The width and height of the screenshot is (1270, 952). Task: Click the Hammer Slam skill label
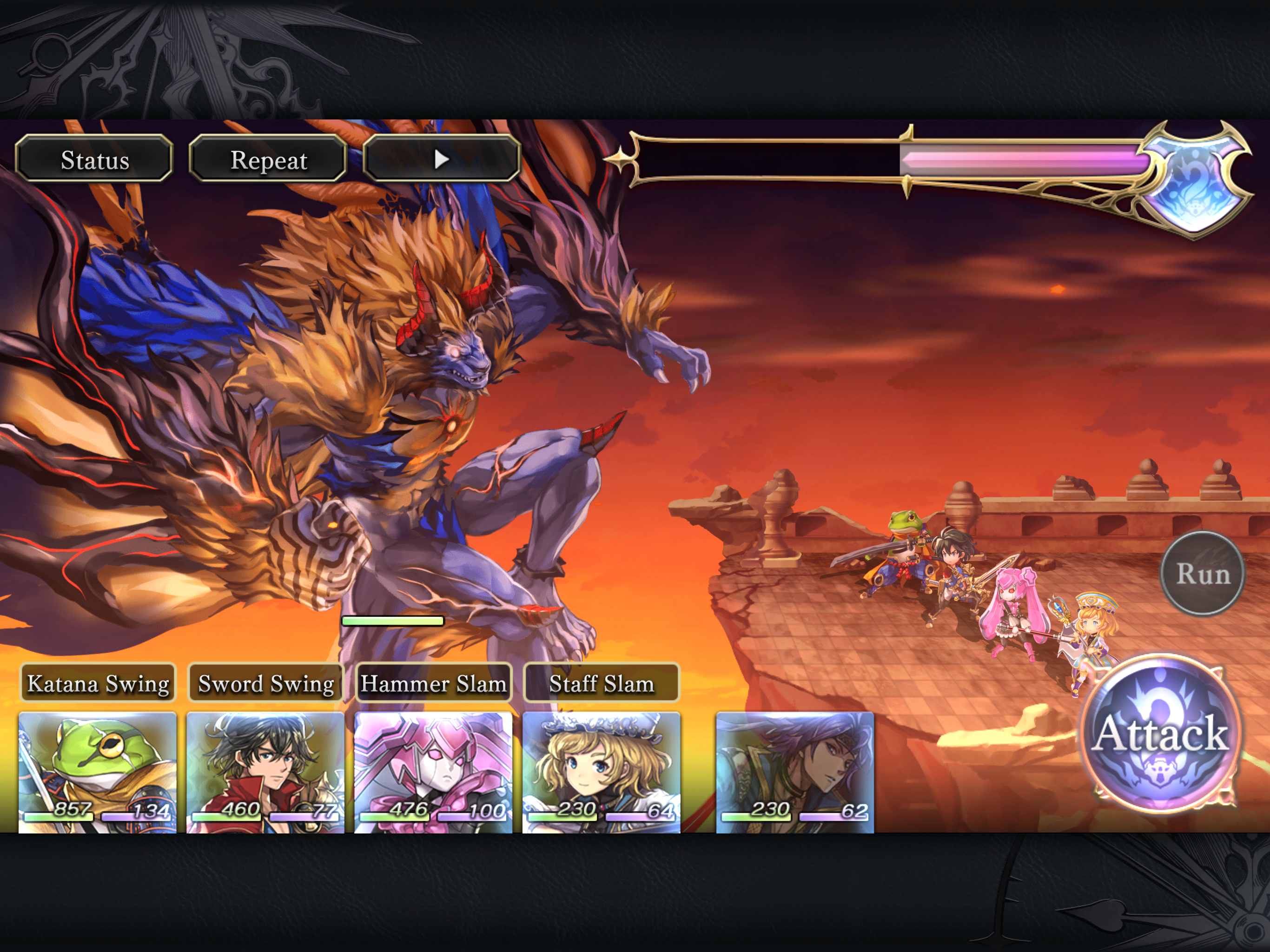point(433,683)
